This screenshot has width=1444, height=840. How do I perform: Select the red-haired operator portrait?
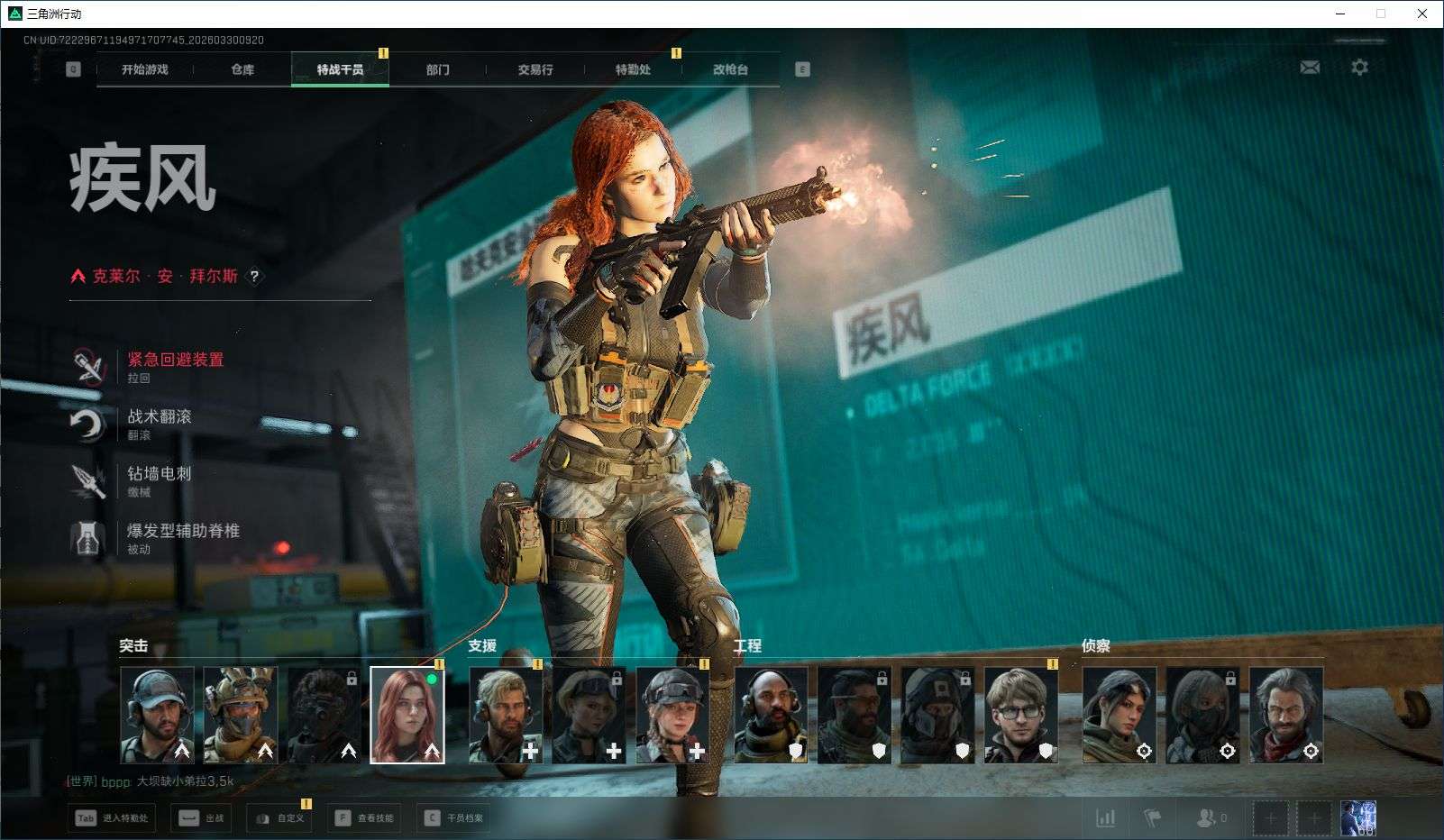[x=407, y=715]
